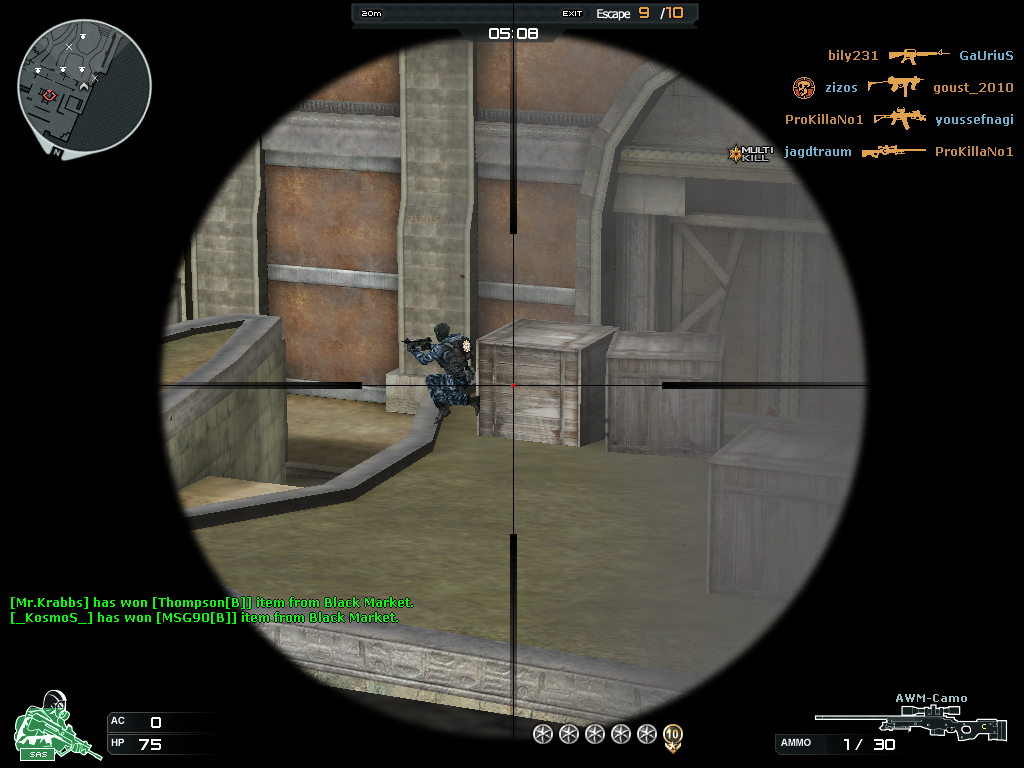Screen dimensions: 1024x768
Task: Select the jagdtraum kill feed entry
Action: pos(818,152)
